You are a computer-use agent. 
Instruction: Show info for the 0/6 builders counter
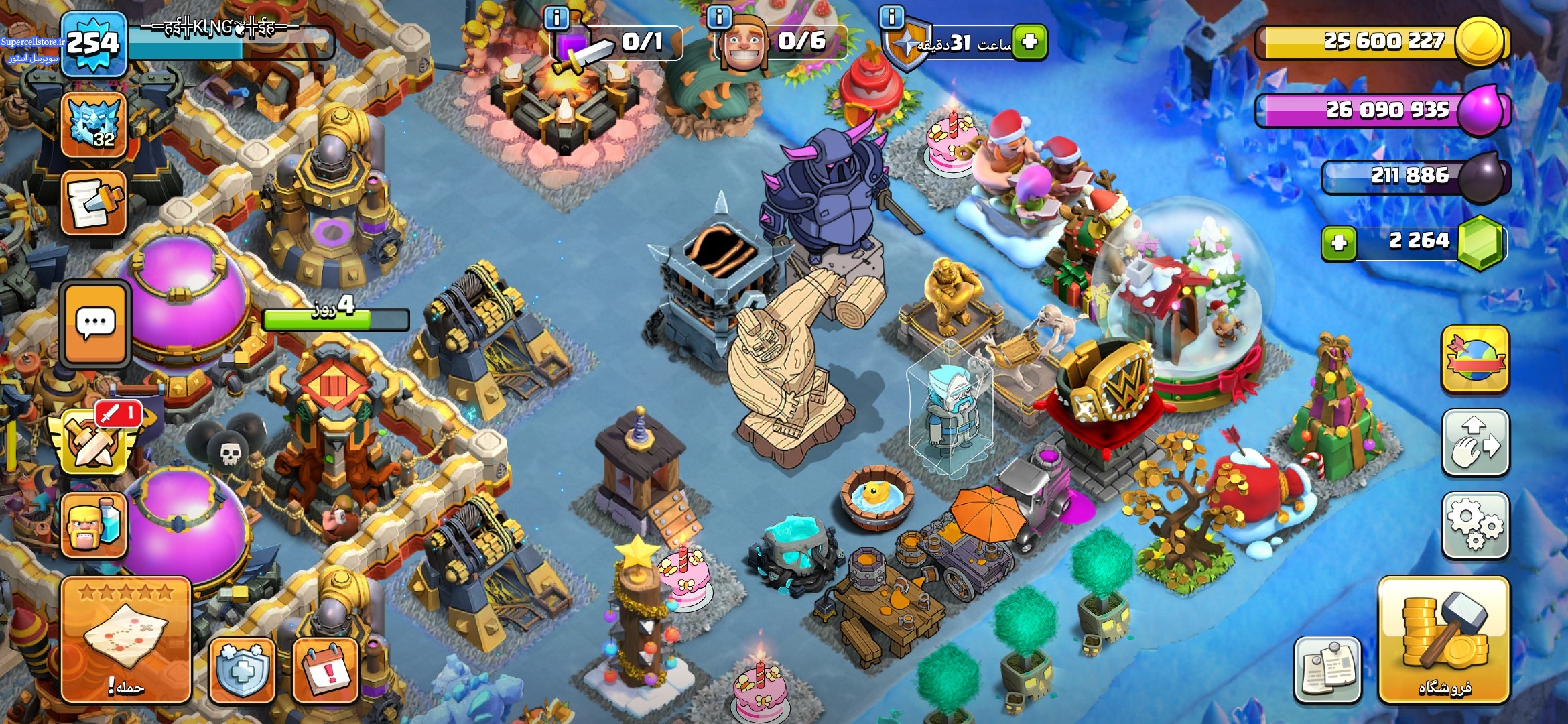pos(719,17)
